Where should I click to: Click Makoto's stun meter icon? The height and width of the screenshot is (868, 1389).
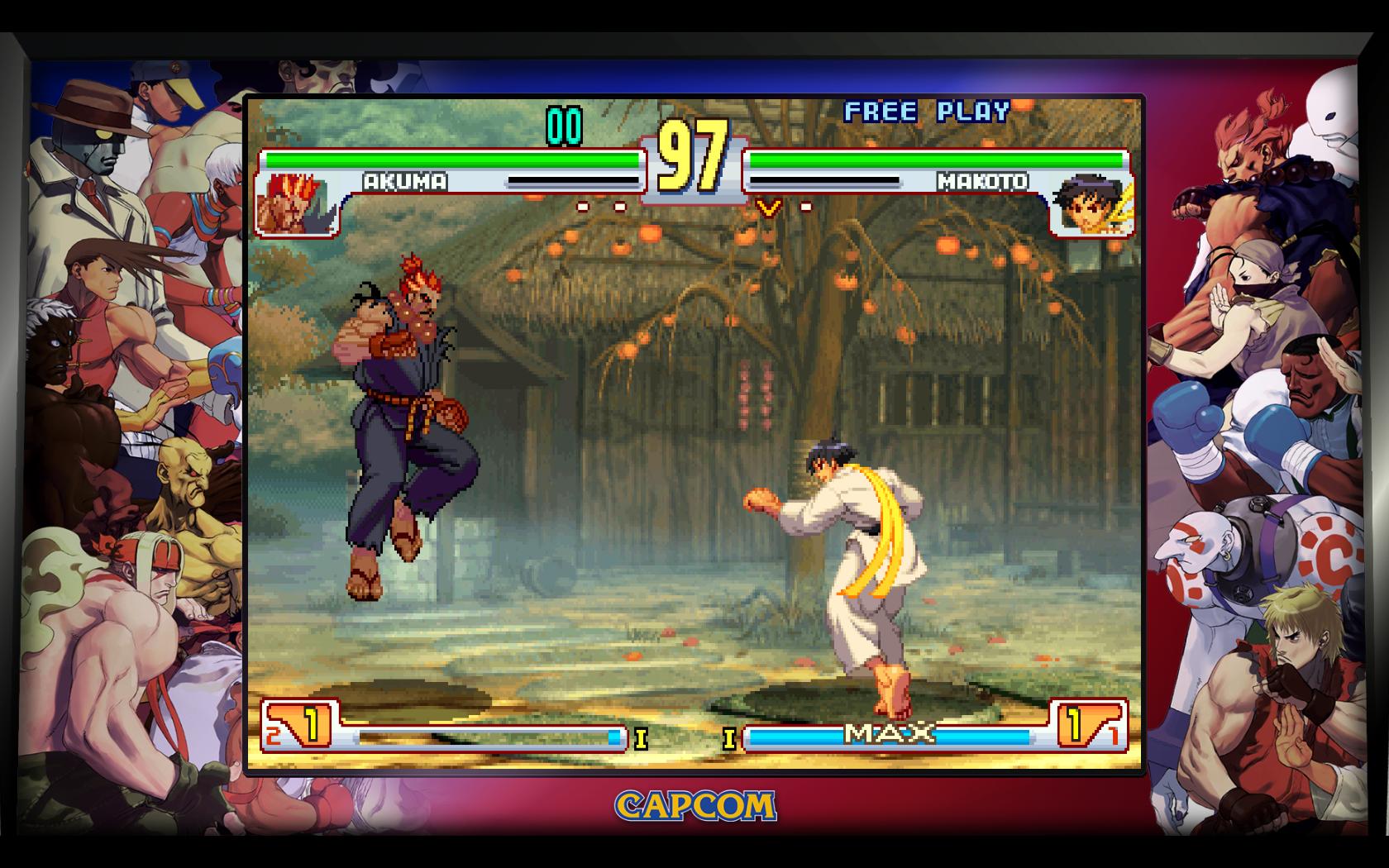(x=823, y=179)
